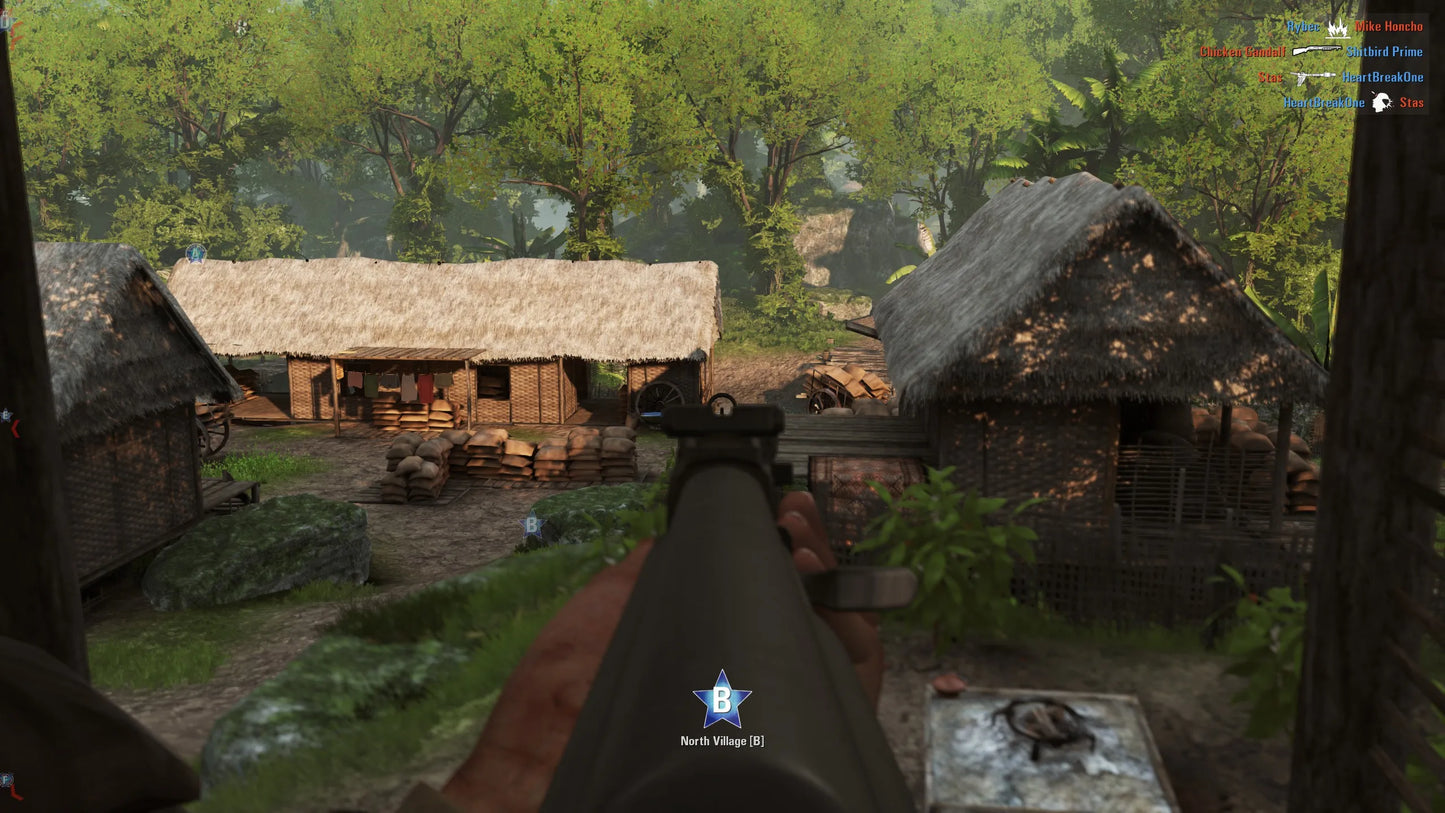This screenshot has height=813, width=1445.
Task: Click the red chevron marker on the mid-left edge
Action: point(14,427)
